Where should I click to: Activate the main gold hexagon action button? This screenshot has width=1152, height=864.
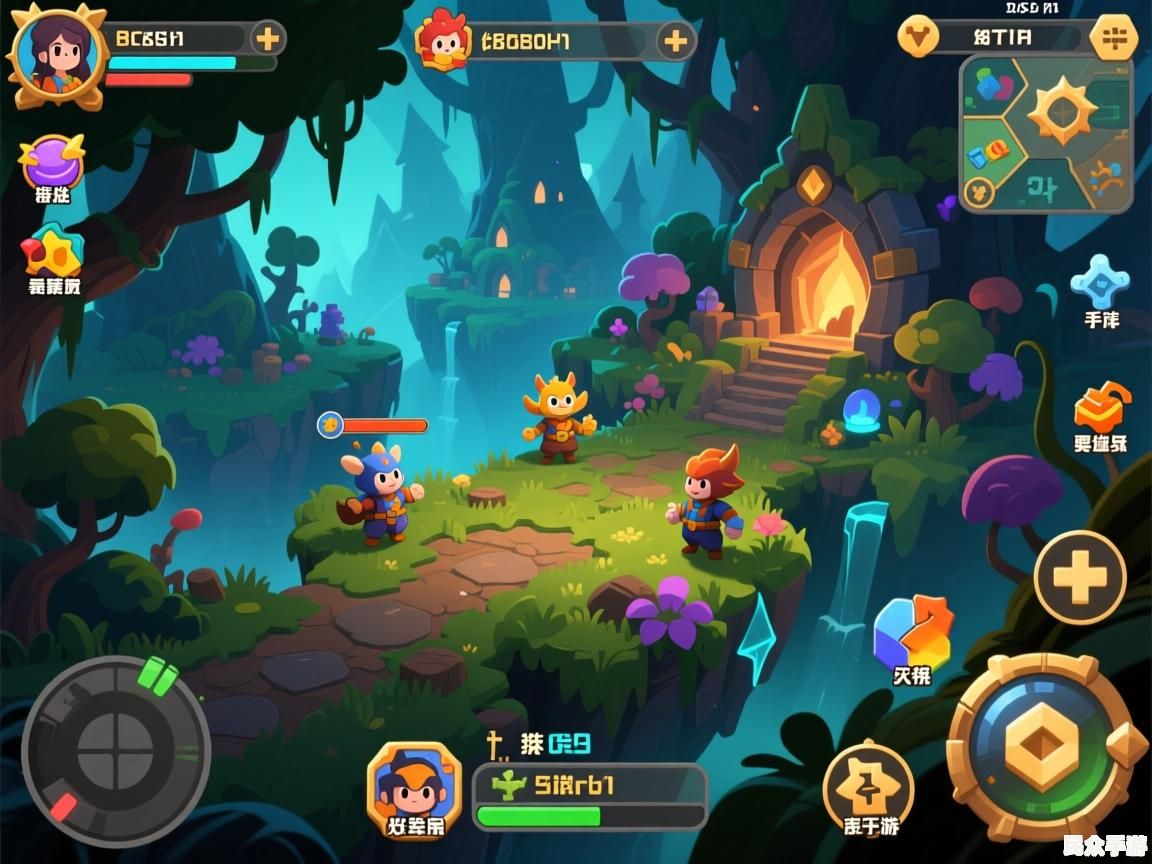pyautogui.click(x=1042, y=747)
